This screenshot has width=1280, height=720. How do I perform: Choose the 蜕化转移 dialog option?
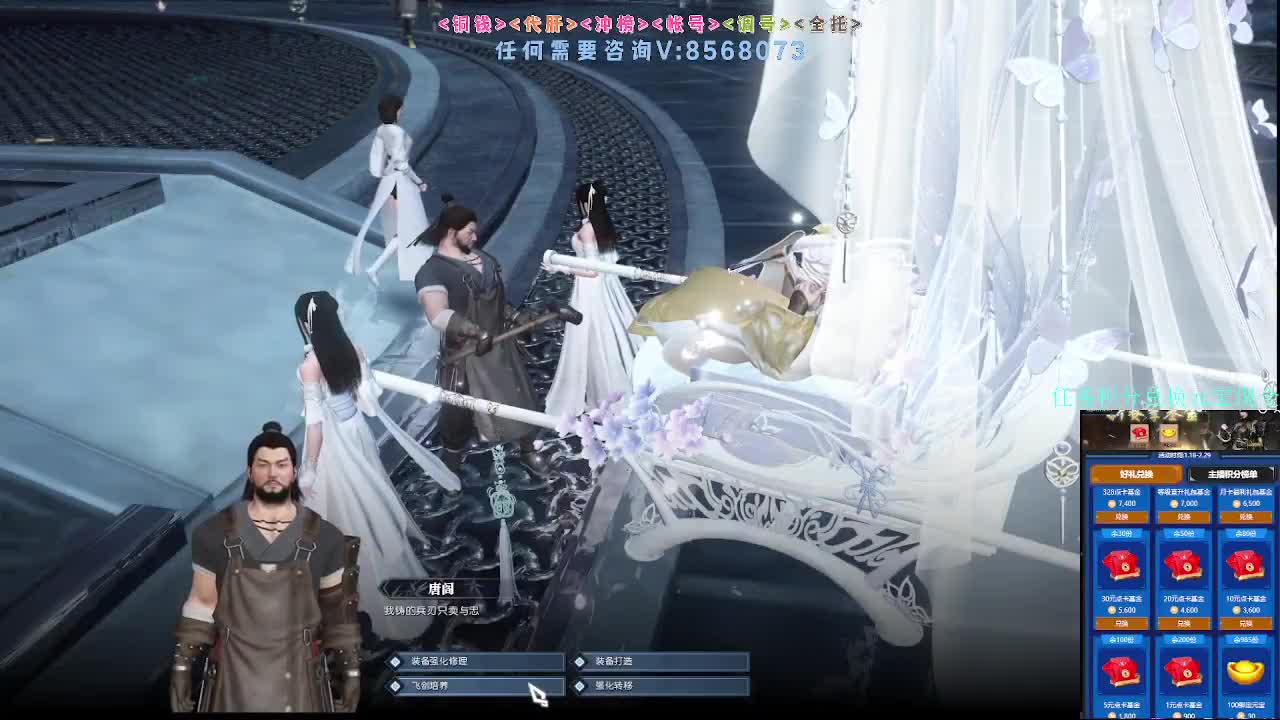click(614, 685)
